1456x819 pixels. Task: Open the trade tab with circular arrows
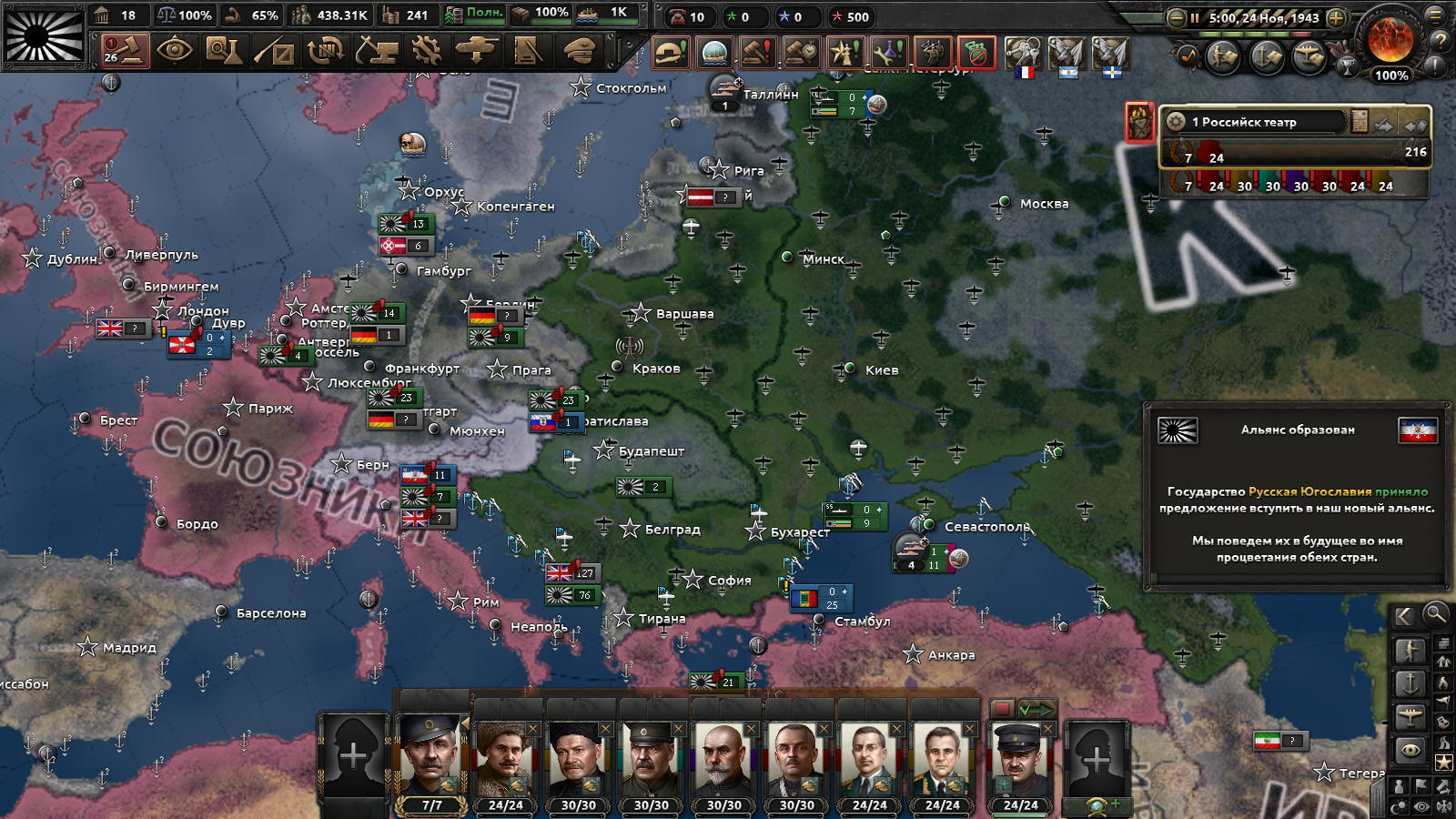coord(325,51)
